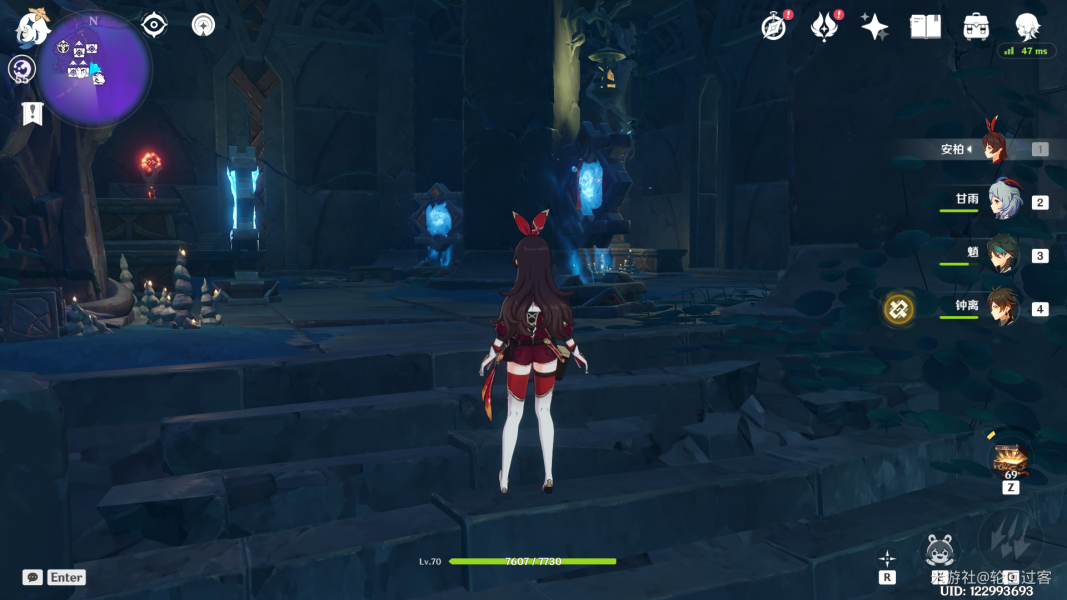Activate Amber's Baron Bunny skill

939,550
